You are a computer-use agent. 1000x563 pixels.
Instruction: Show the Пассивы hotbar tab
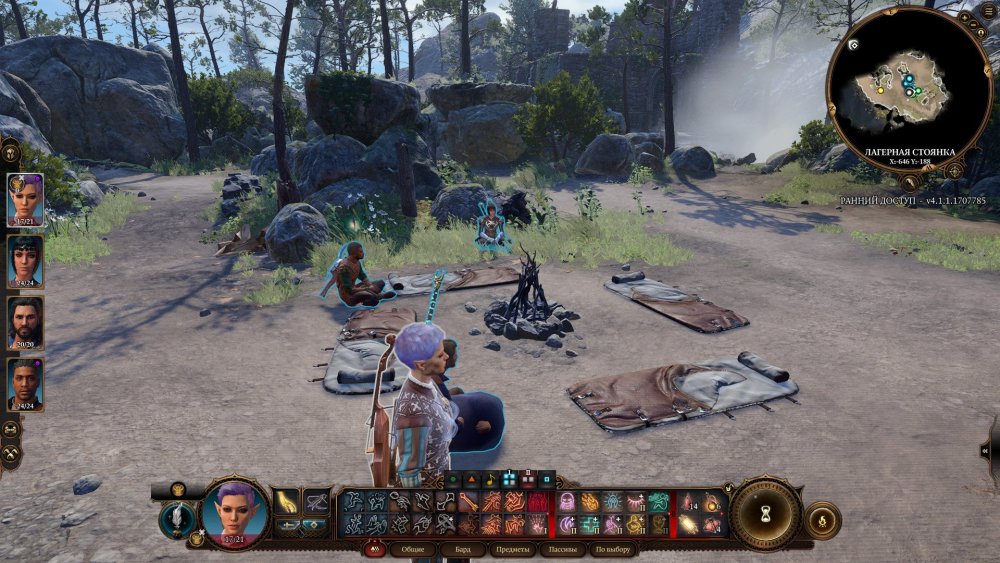[x=564, y=549]
